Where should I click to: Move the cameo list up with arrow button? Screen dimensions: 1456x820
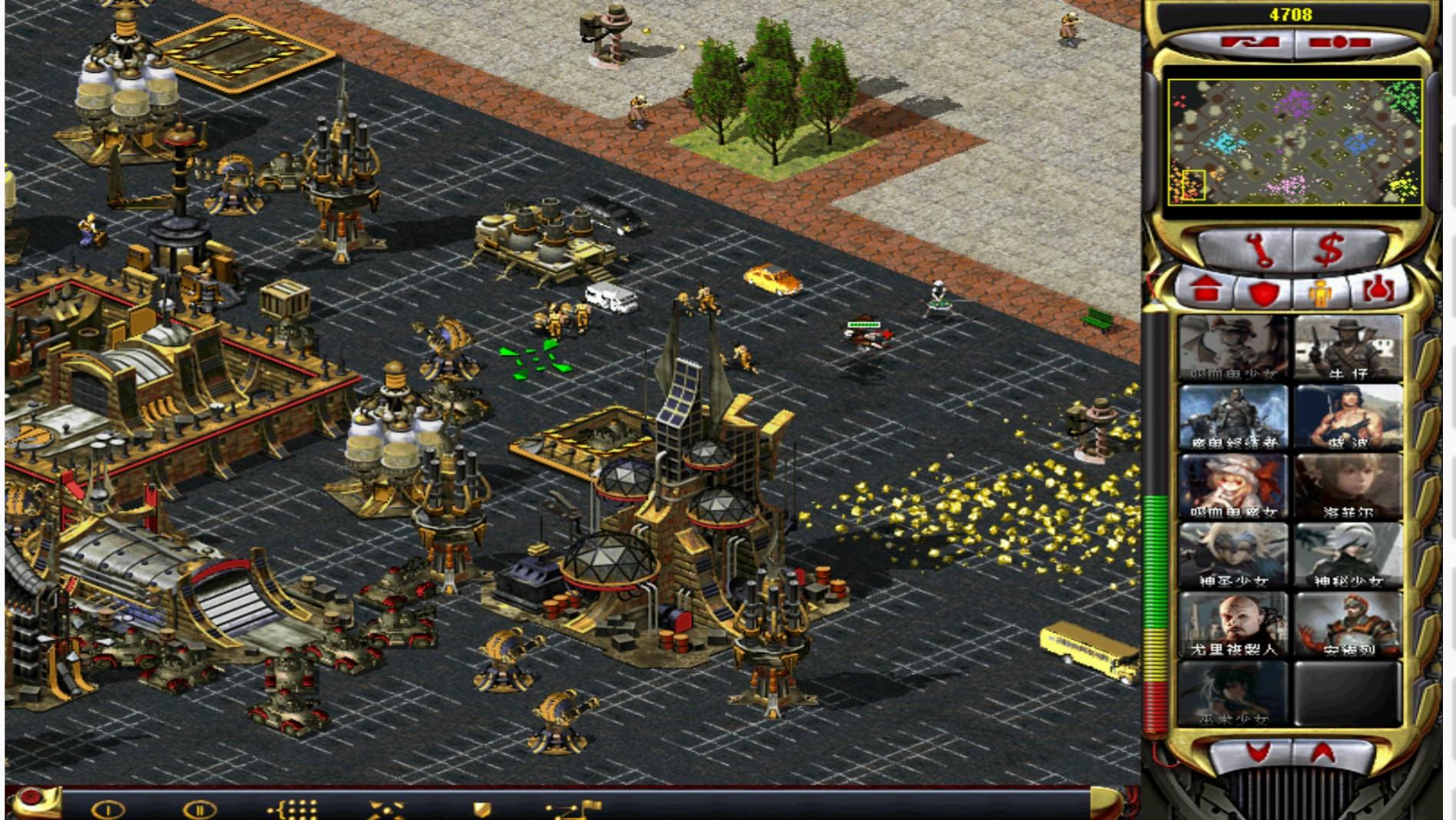point(1322,754)
